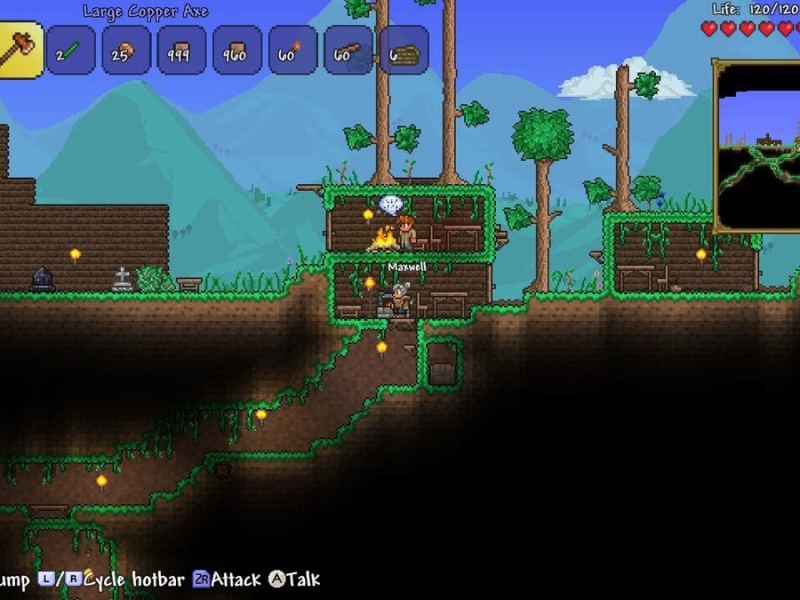Image resolution: width=800 pixels, height=600 pixels.
Task: Select the Large Copper Axe hotbar slot
Action: 20,48
